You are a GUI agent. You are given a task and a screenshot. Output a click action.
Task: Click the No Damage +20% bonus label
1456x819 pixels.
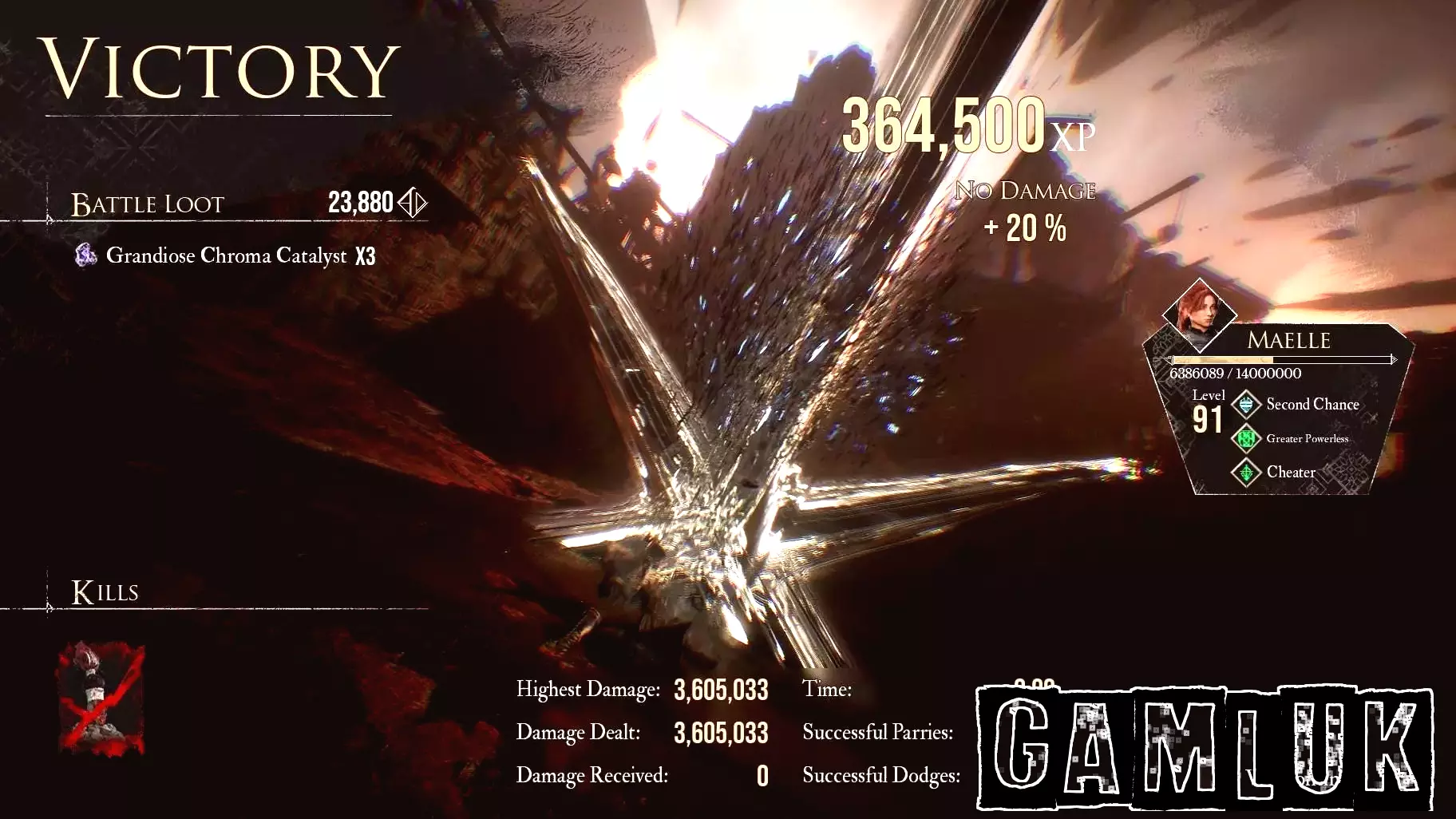point(1027,209)
